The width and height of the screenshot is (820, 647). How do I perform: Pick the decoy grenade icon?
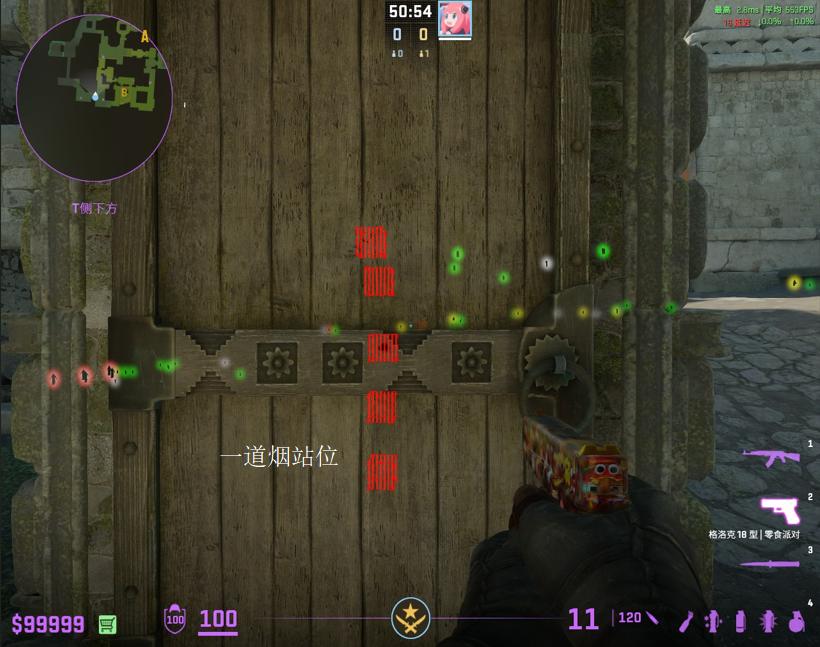[x=713, y=620]
